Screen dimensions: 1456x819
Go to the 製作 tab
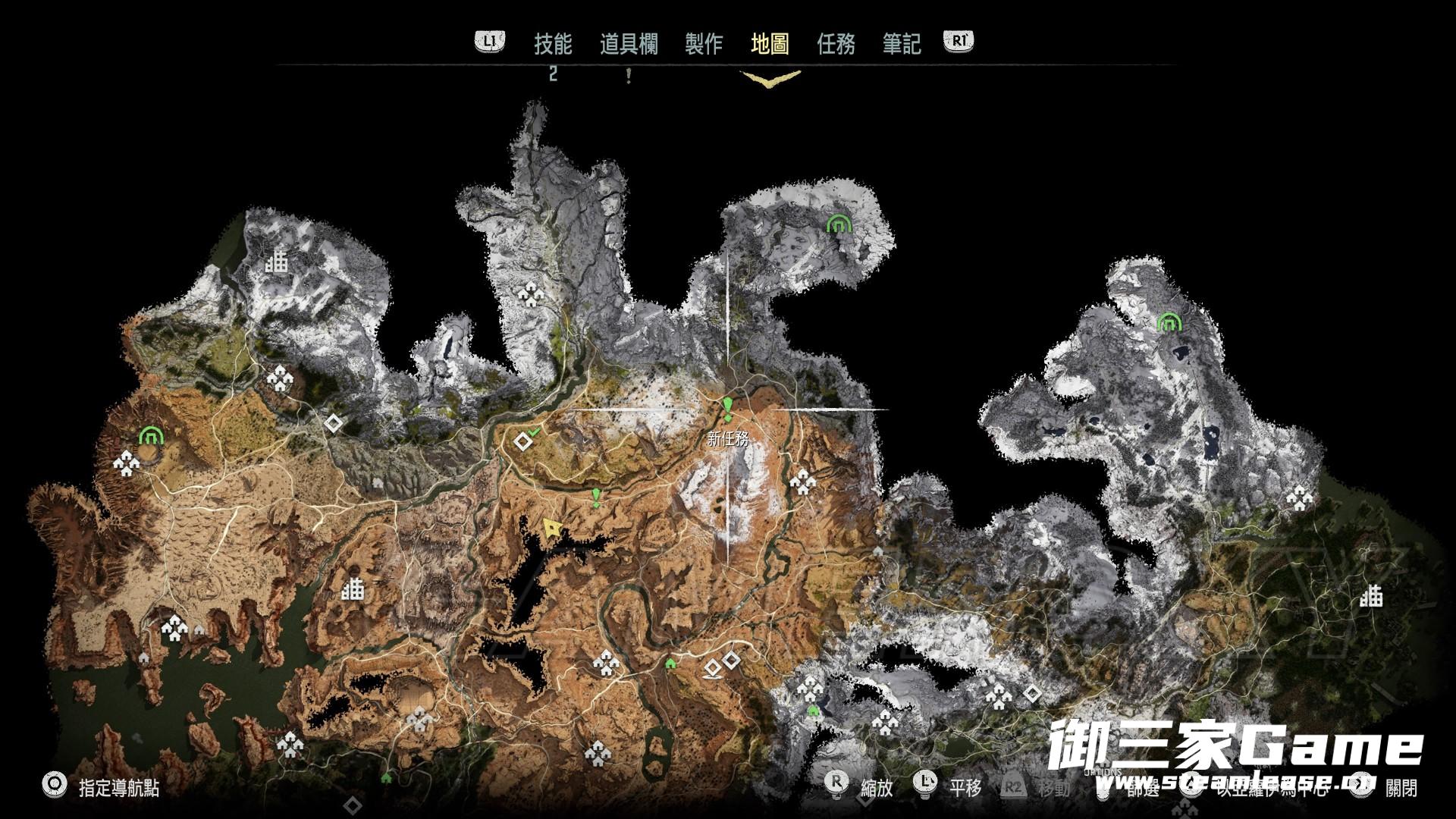[x=704, y=44]
